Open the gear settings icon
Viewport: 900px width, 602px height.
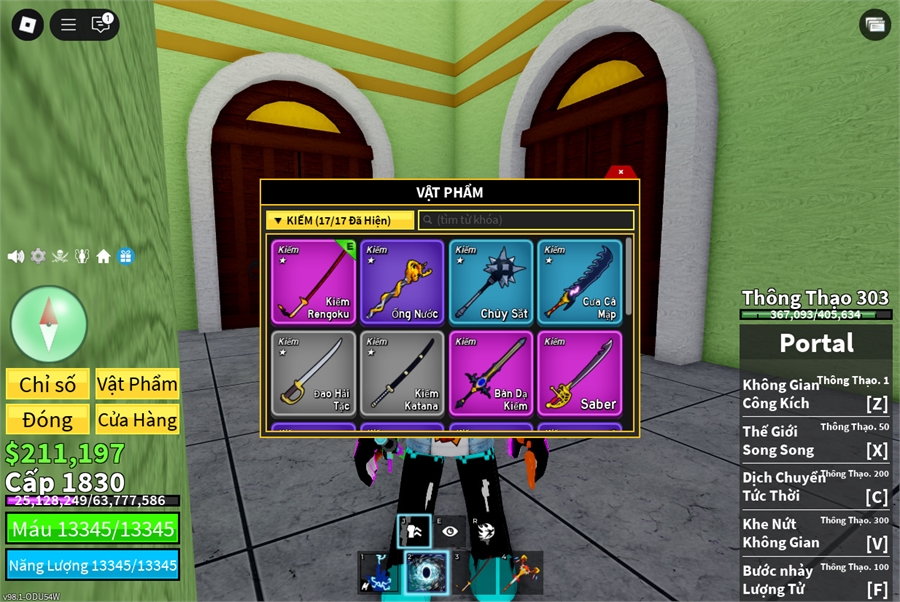38,256
